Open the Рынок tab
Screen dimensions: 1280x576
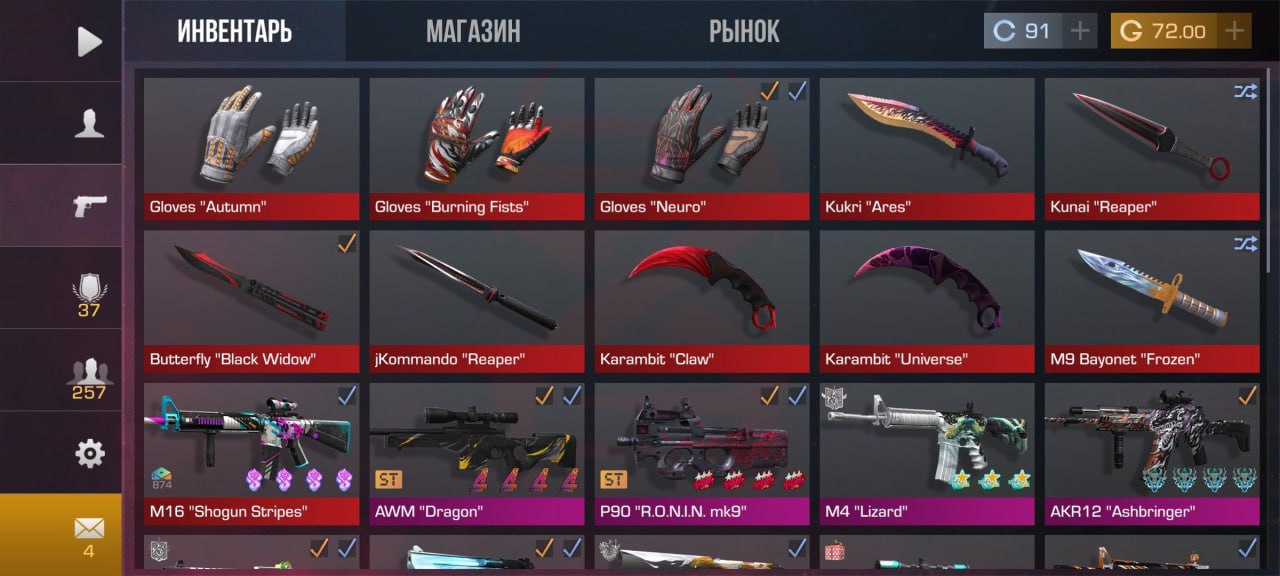point(744,31)
